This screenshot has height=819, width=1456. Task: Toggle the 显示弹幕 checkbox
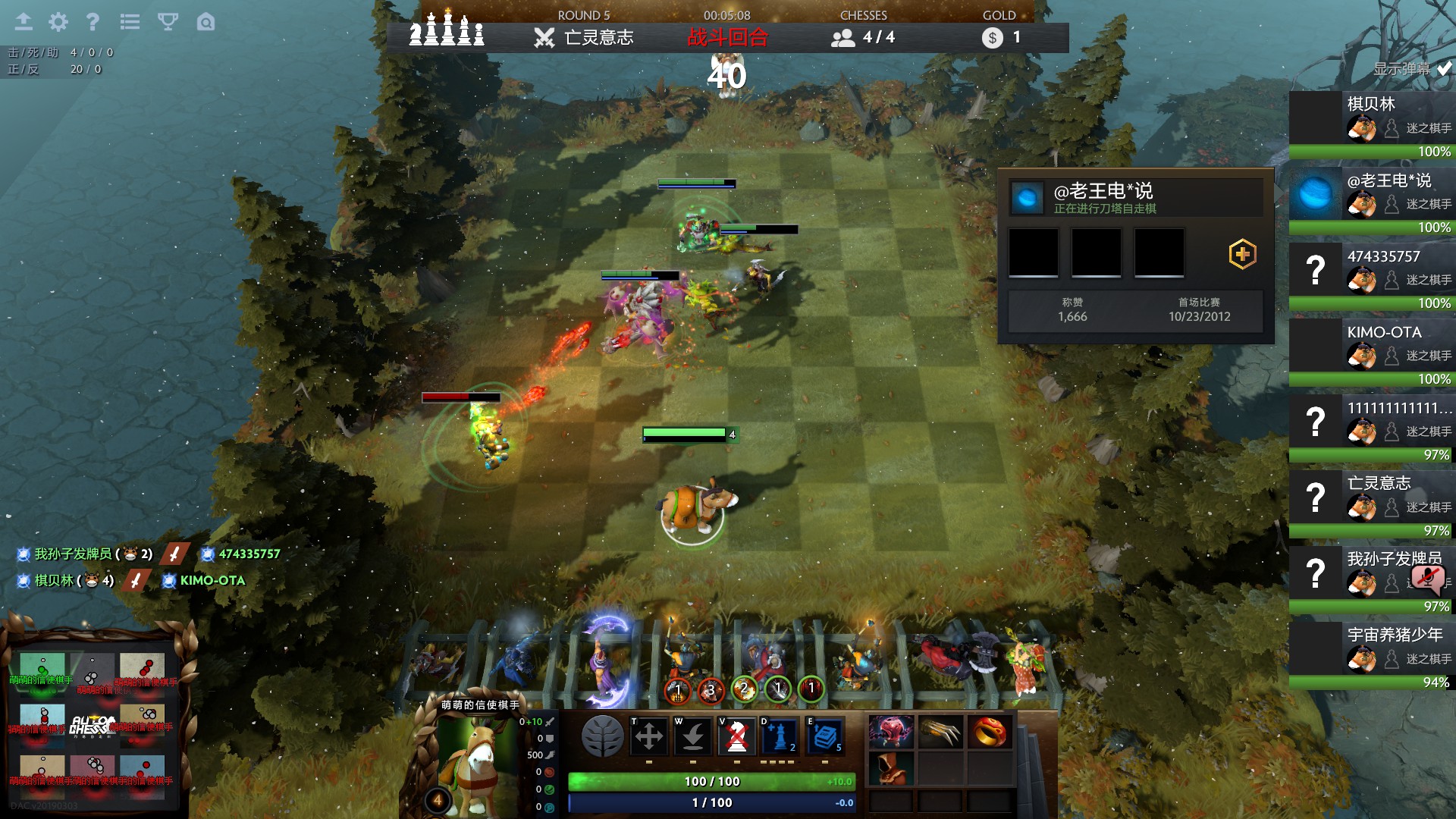point(1445,69)
